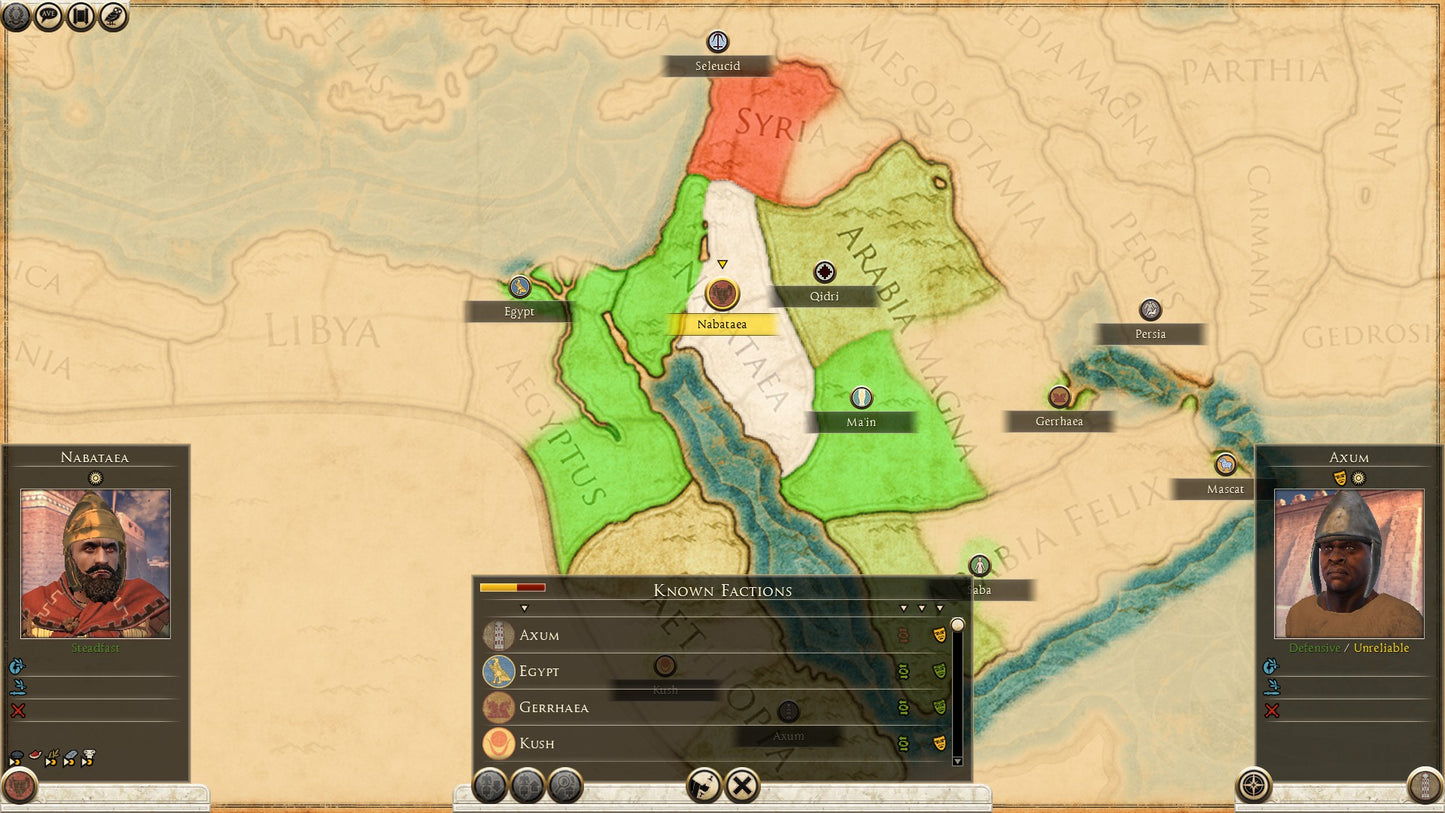Close the Known Factions panel with the X button
The image size is (1445, 813).
tap(741, 786)
